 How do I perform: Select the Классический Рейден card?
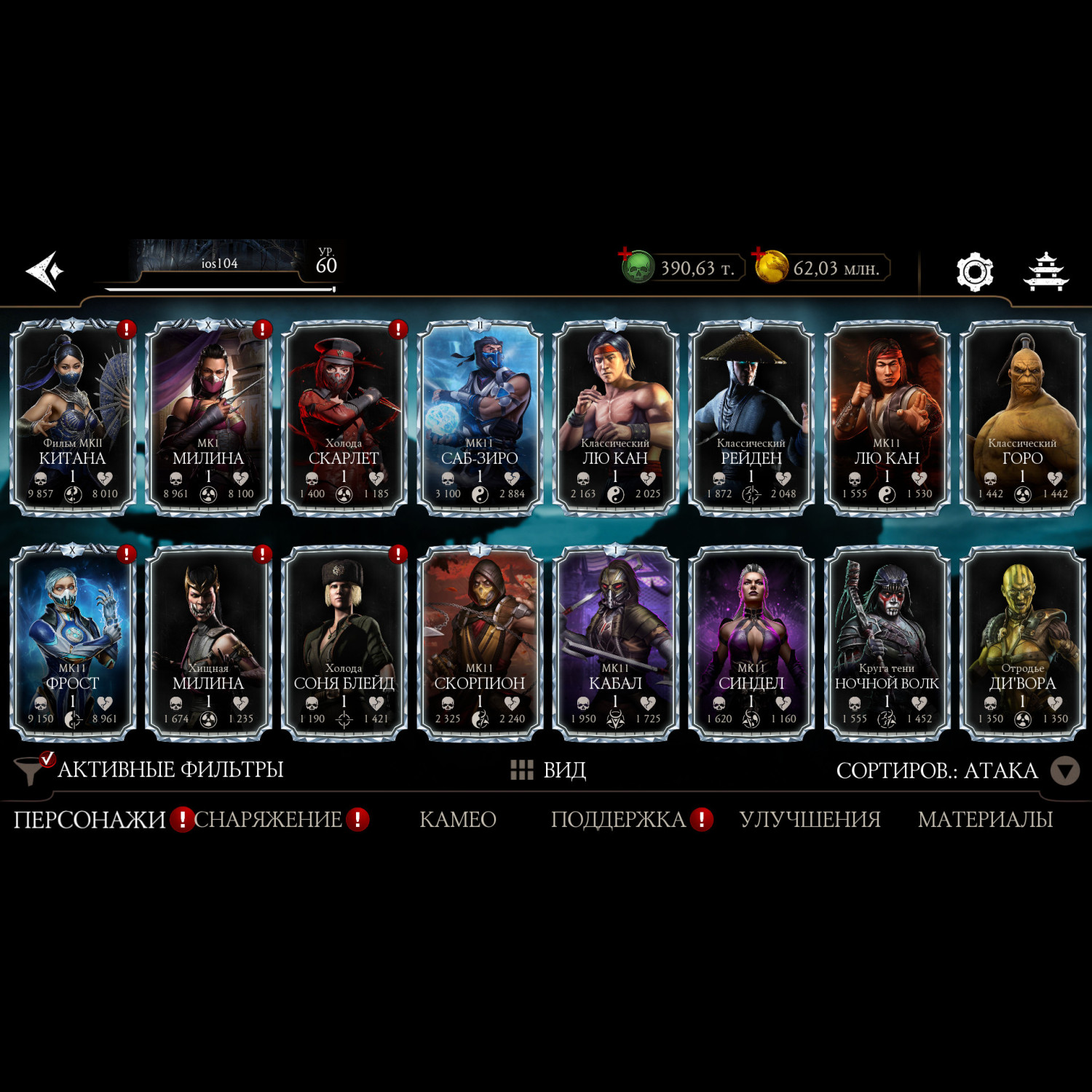[751, 417]
